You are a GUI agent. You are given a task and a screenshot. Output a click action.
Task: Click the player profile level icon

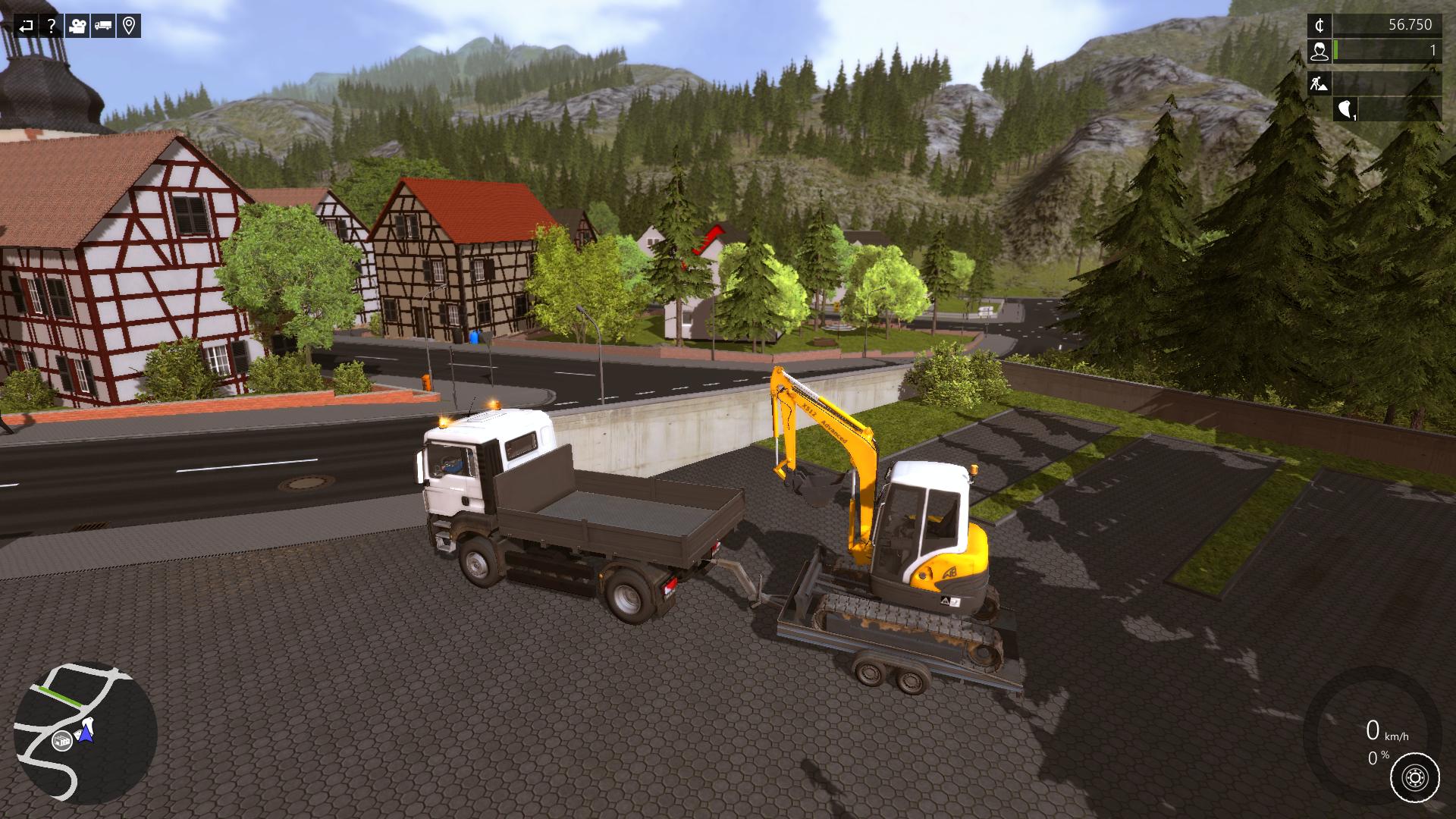(1319, 51)
